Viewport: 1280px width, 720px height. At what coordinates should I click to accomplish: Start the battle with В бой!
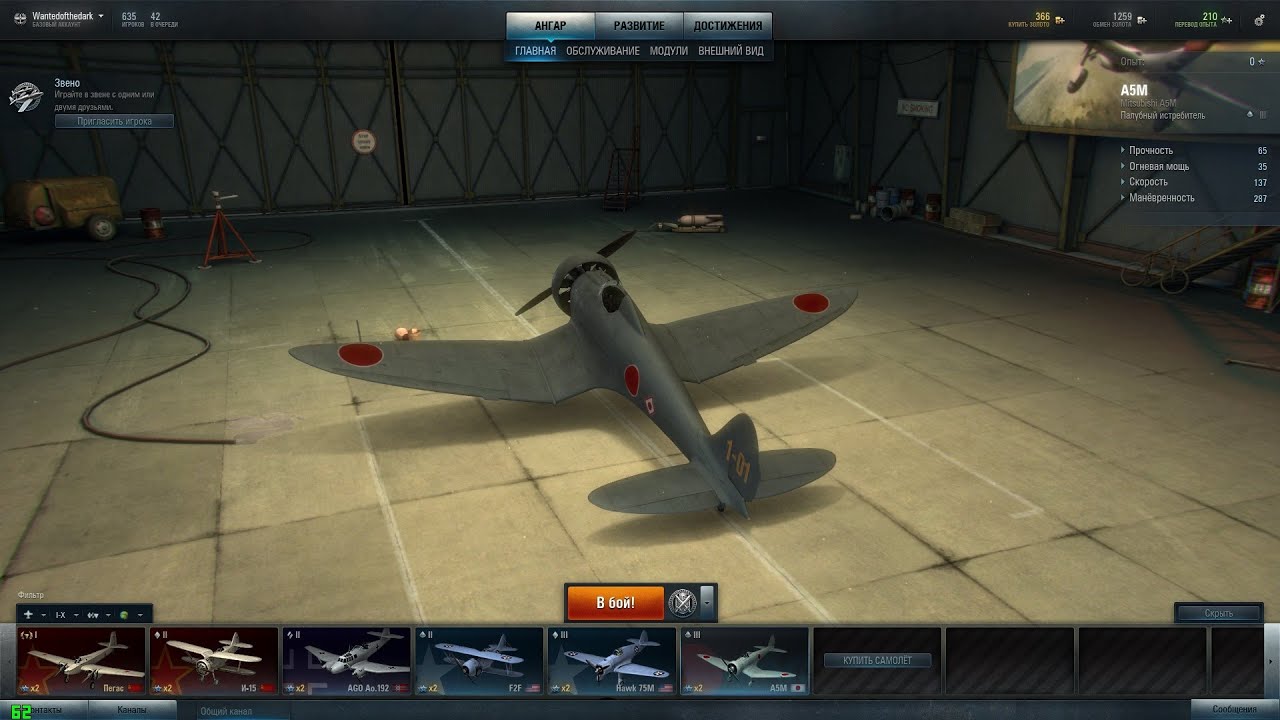[615, 603]
